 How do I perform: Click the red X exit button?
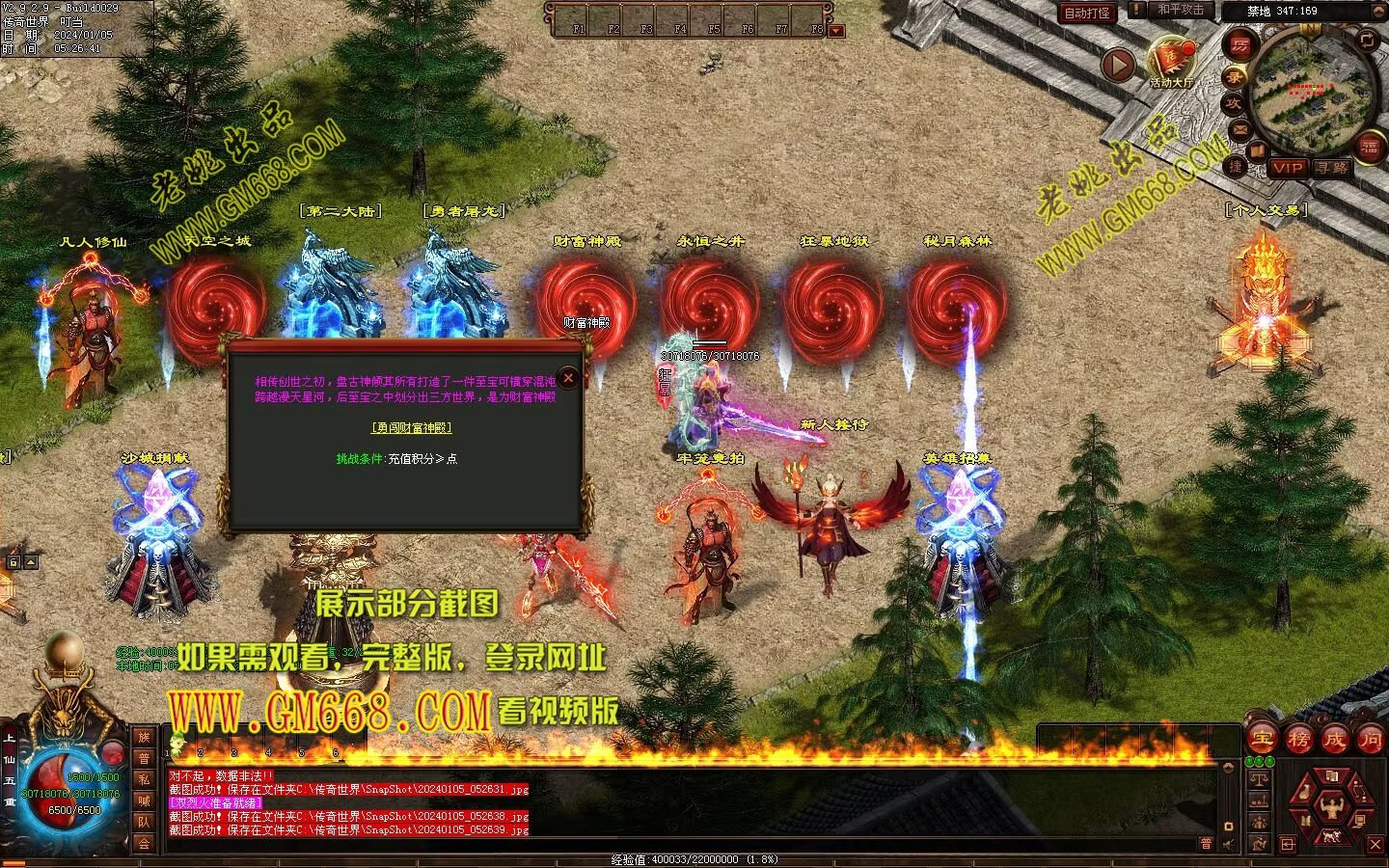tap(1375, 845)
